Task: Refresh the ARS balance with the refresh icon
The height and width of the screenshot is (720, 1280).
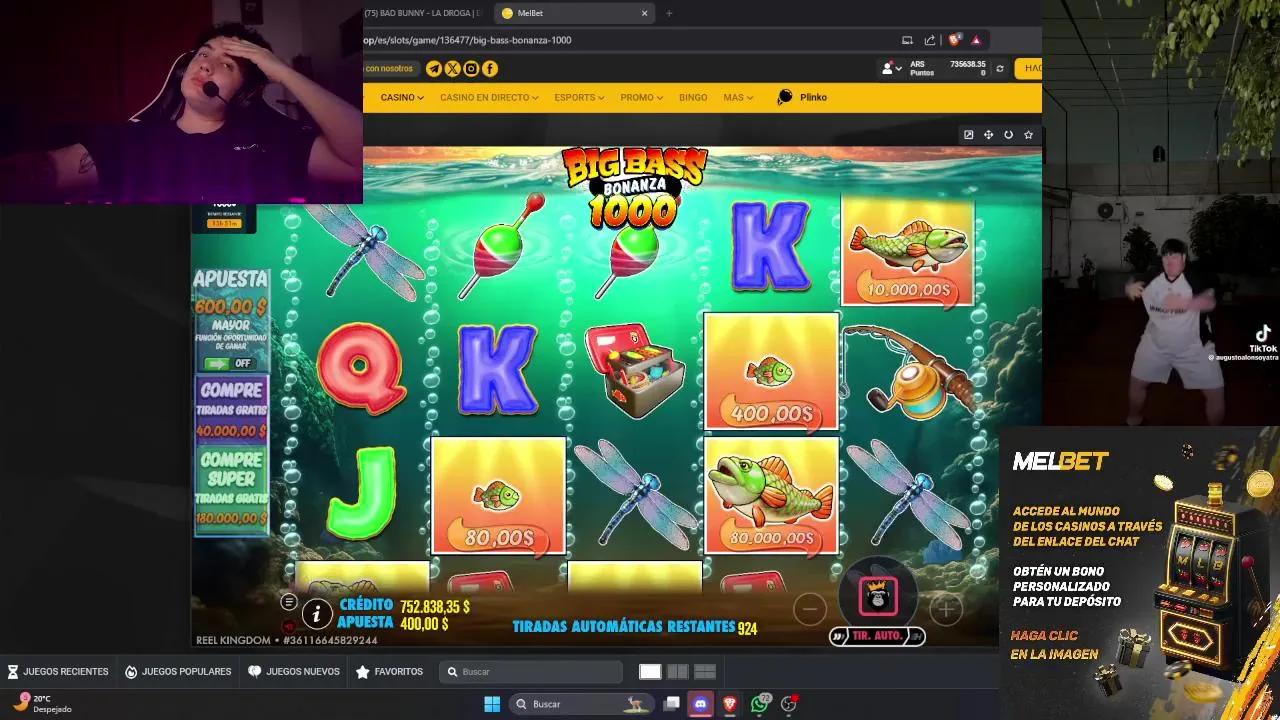Action: point(1000,69)
